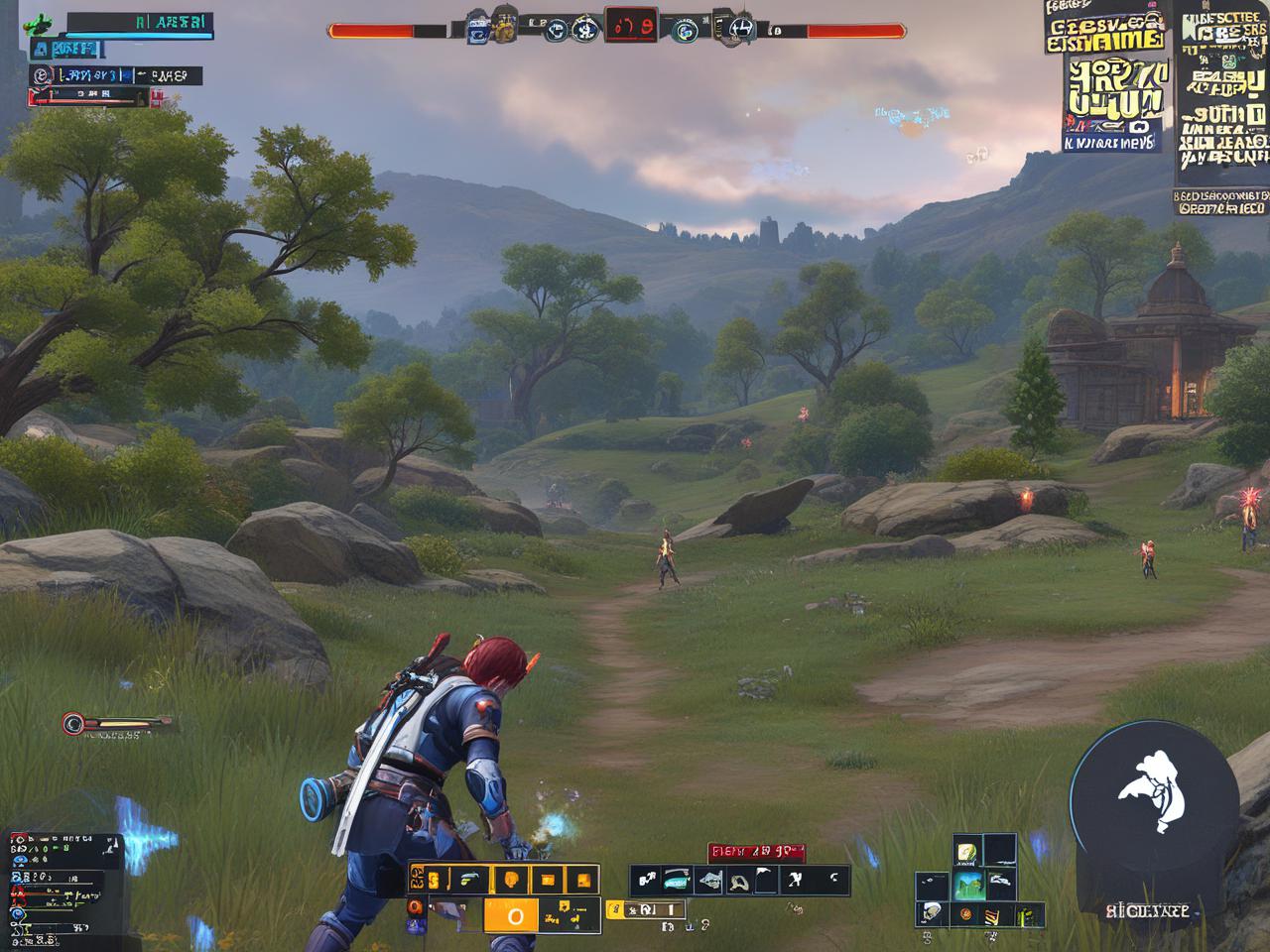
Task: Click the red banner above the center hotbar
Action: (755, 852)
